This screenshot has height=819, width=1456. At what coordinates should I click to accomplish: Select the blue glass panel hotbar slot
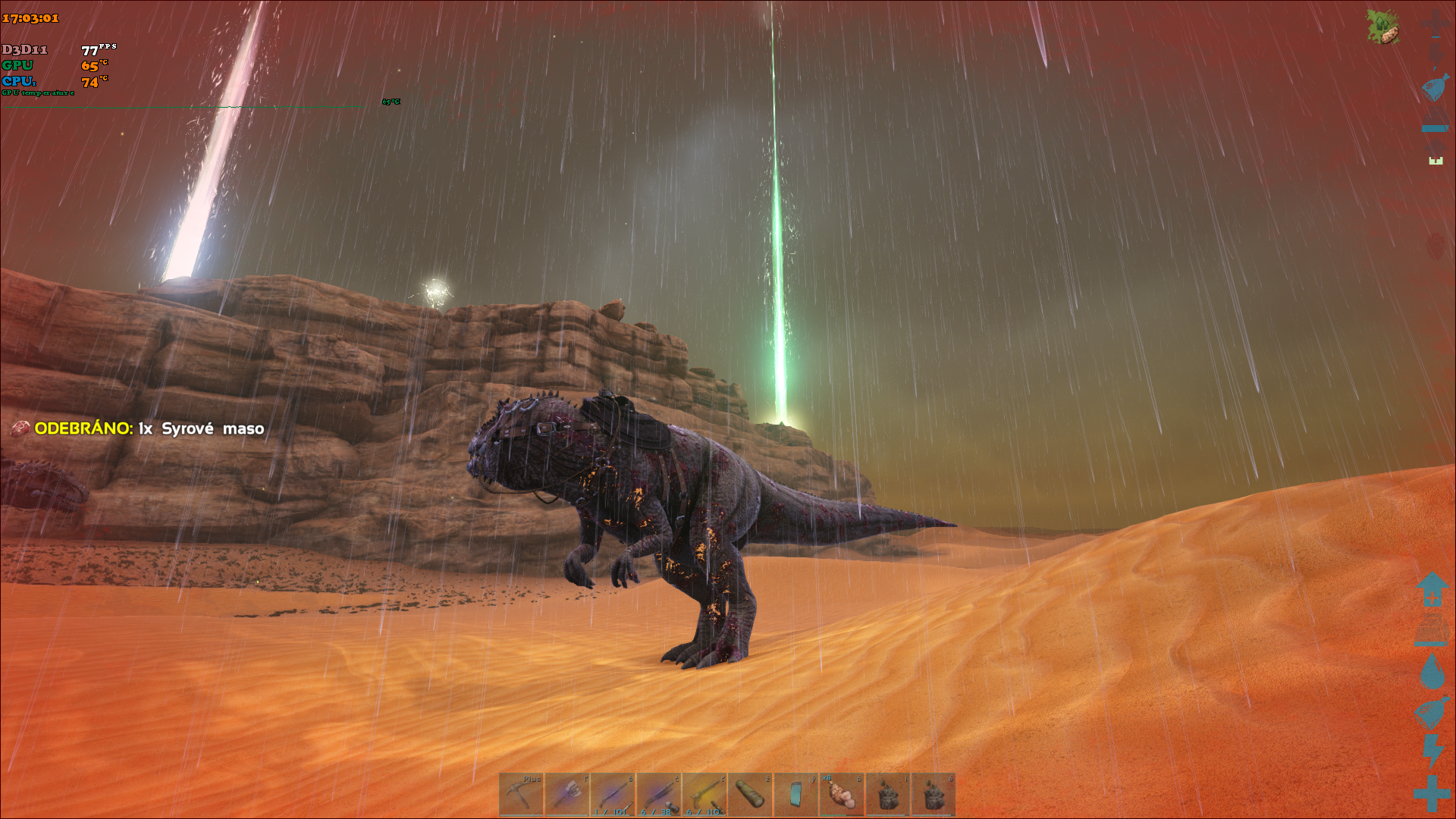tap(795, 795)
